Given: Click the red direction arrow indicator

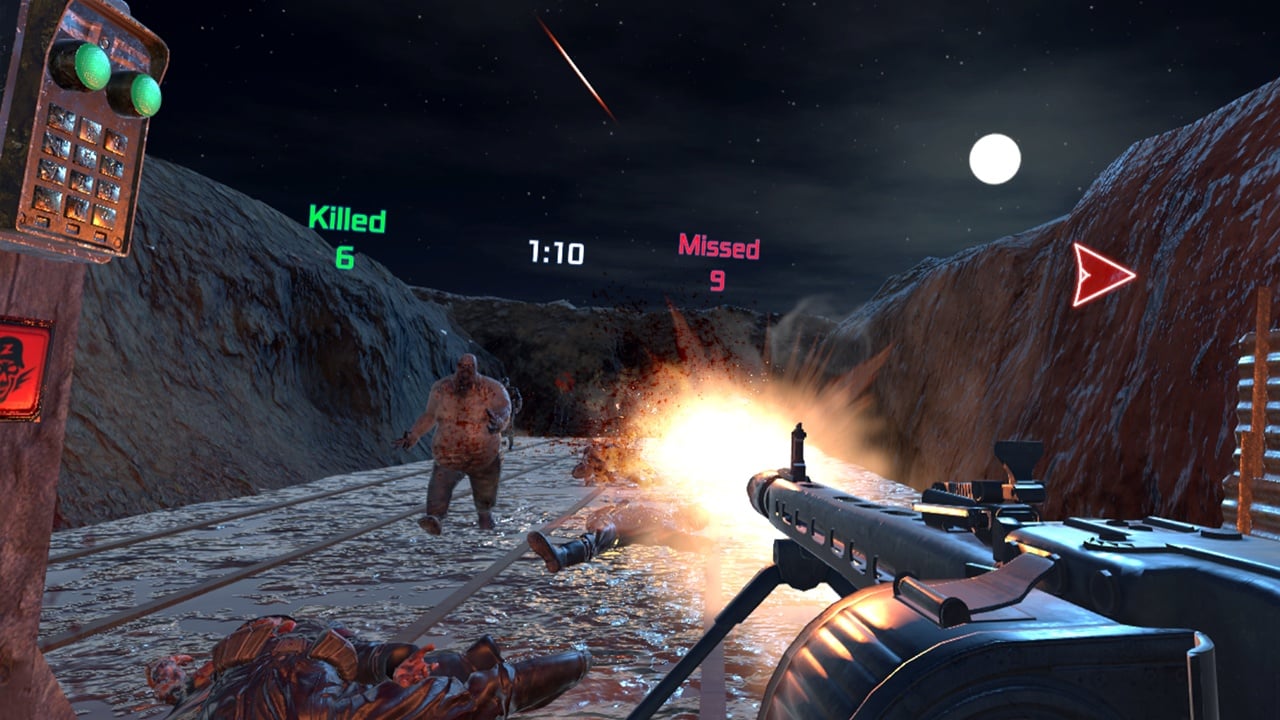Looking at the screenshot, I should 1101,274.
